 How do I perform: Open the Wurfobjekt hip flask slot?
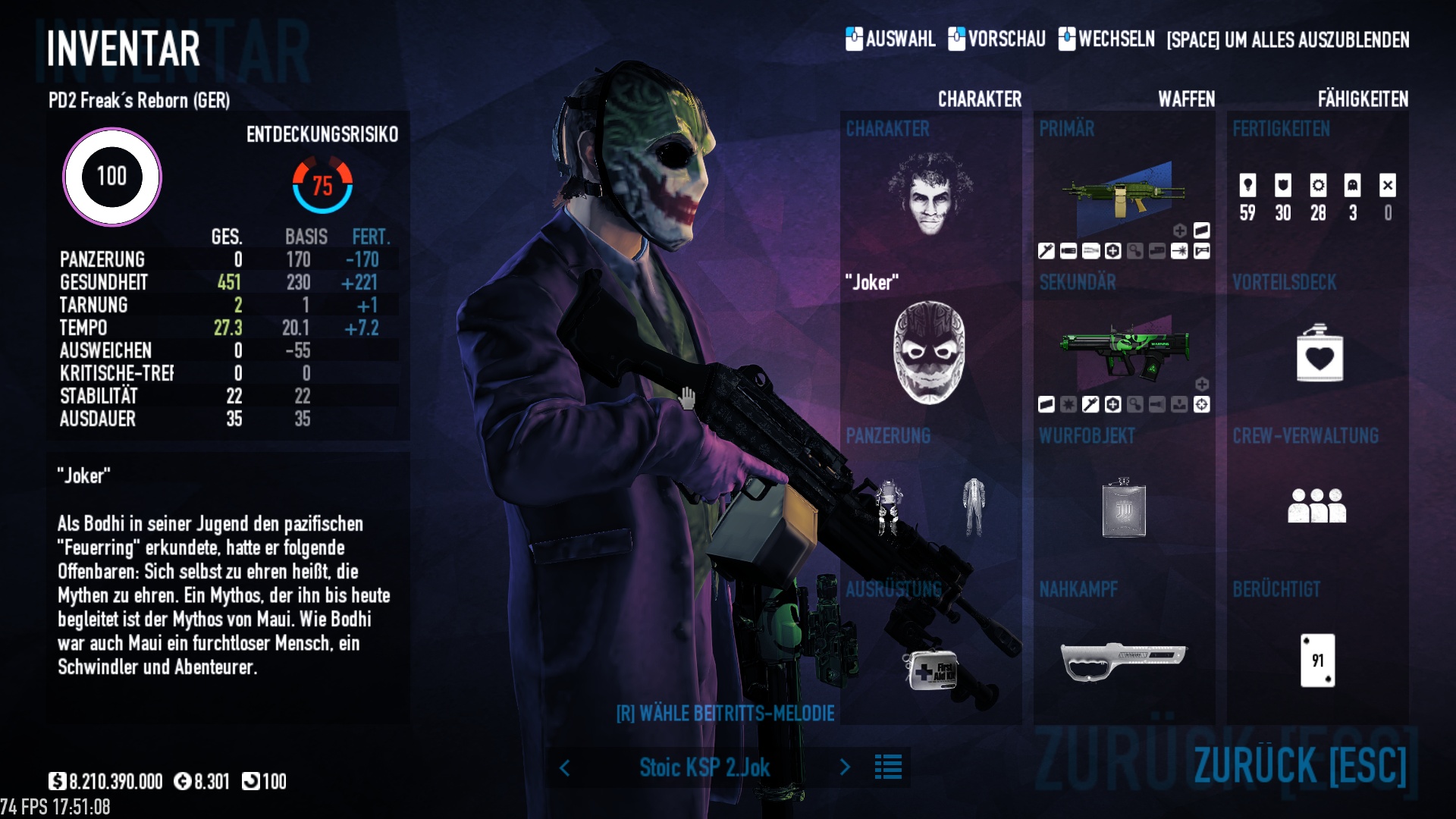tap(1123, 508)
